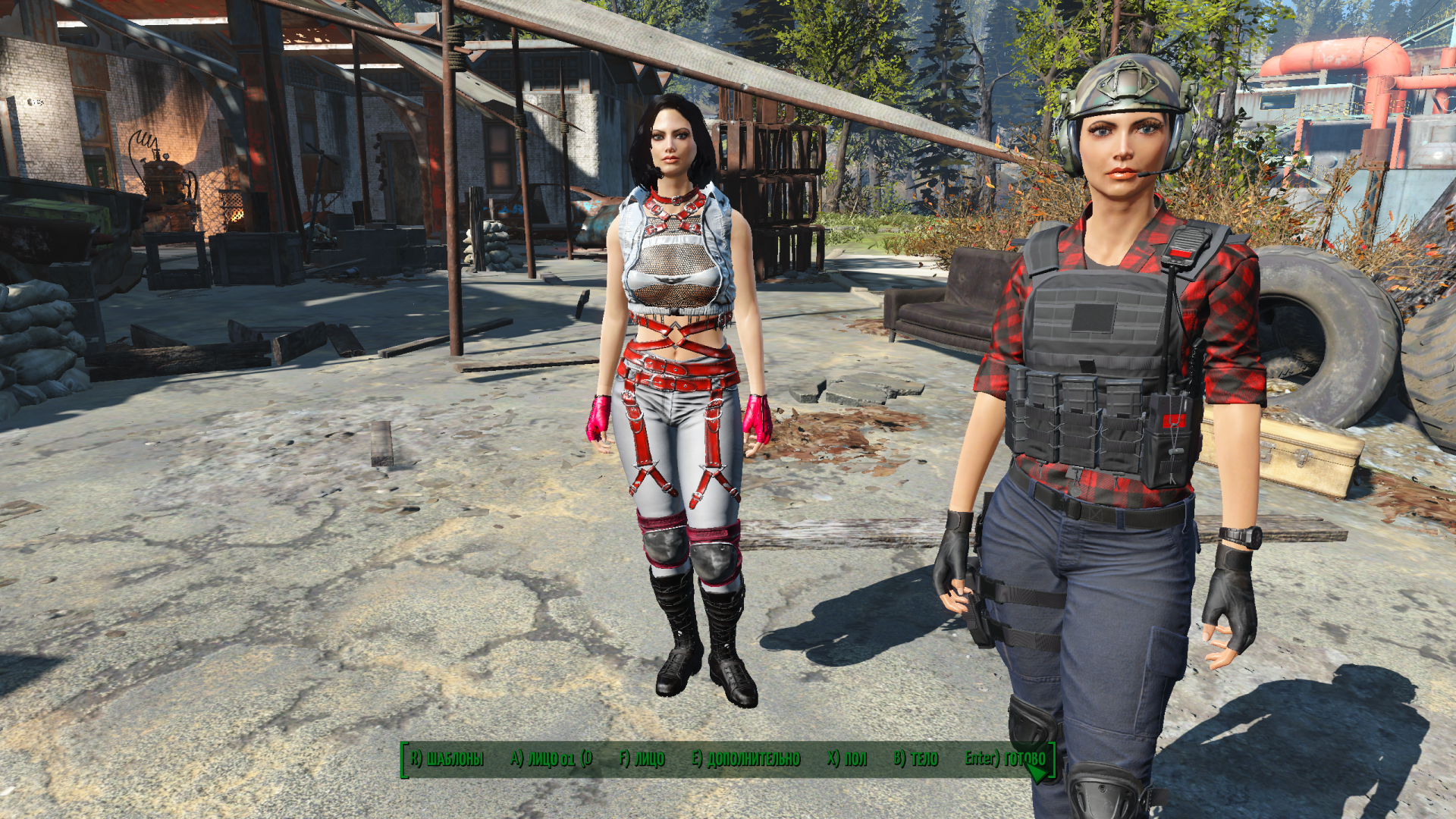1456x819 pixels.
Task: Open the ШАБЛОНЫ presets option
Action: coord(447,758)
